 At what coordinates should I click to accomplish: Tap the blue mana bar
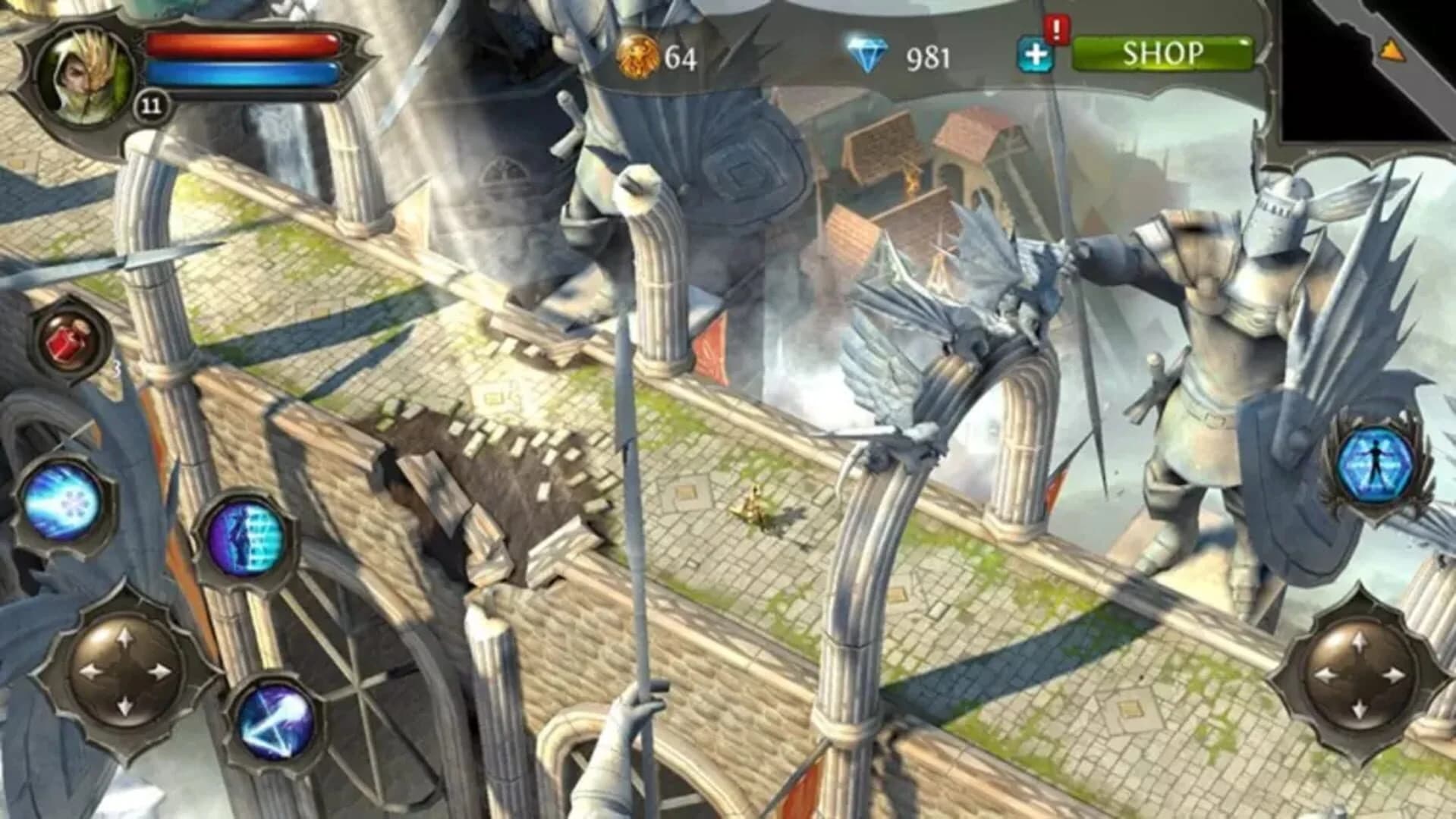(243, 72)
